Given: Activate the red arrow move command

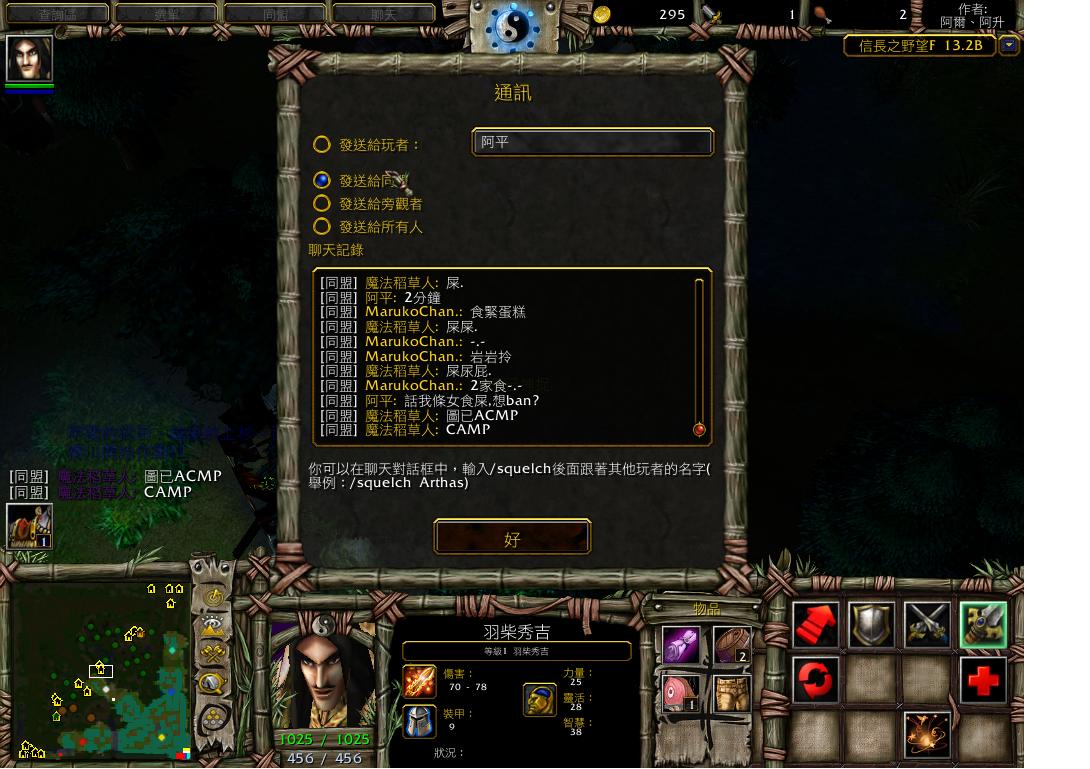Looking at the screenshot, I should pos(816,625).
